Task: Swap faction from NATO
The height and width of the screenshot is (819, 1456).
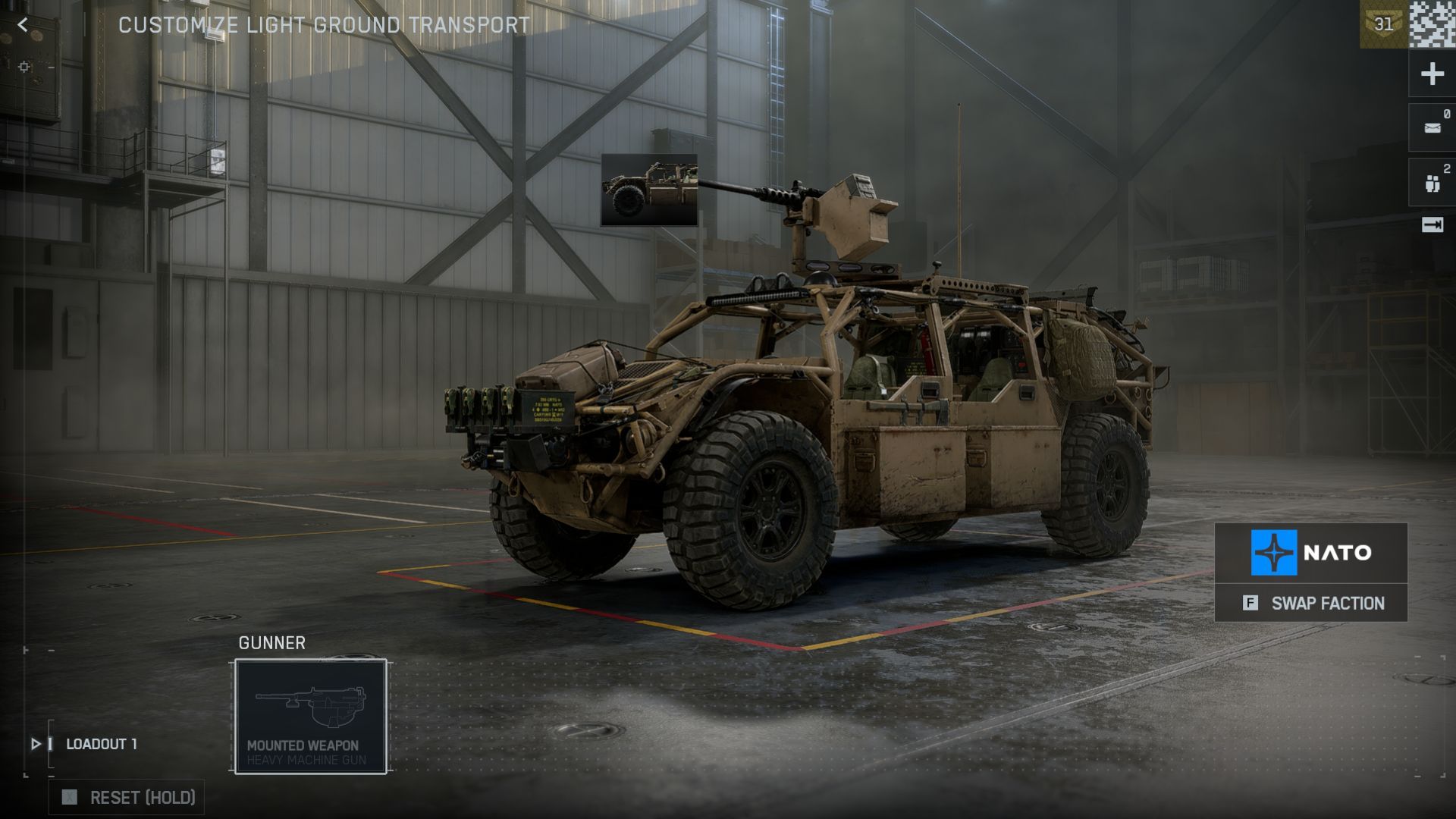Action: [x=1310, y=603]
